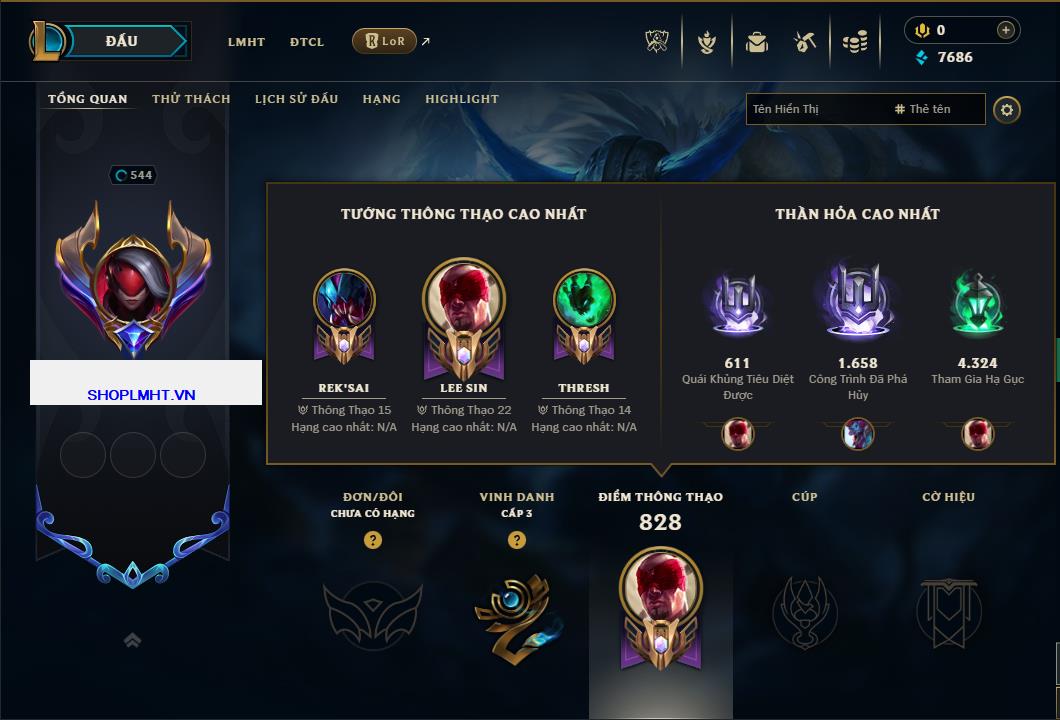
Task: Open profile settings gear icon
Action: (x=1007, y=109)
